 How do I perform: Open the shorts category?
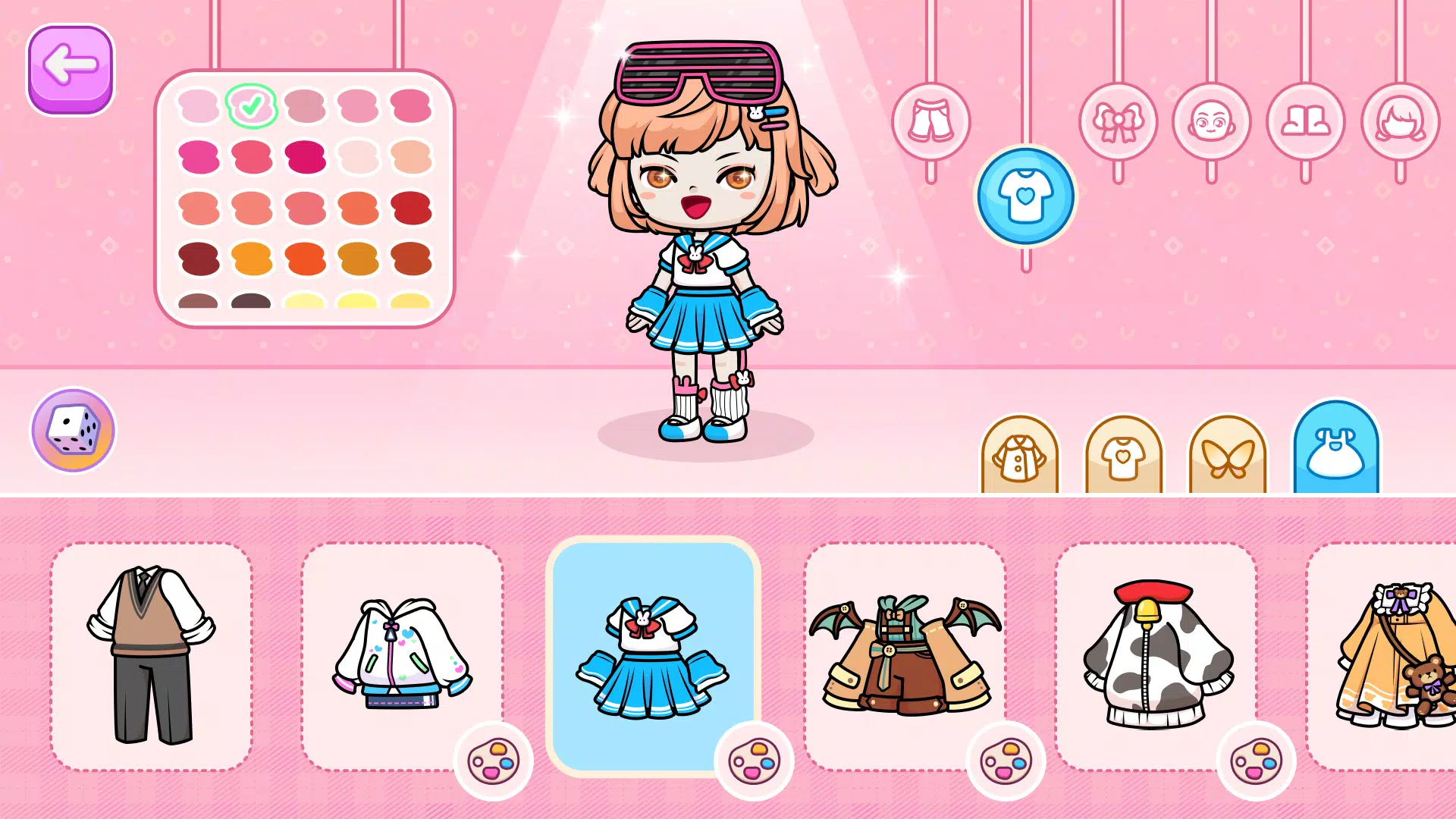pos(930,121)
